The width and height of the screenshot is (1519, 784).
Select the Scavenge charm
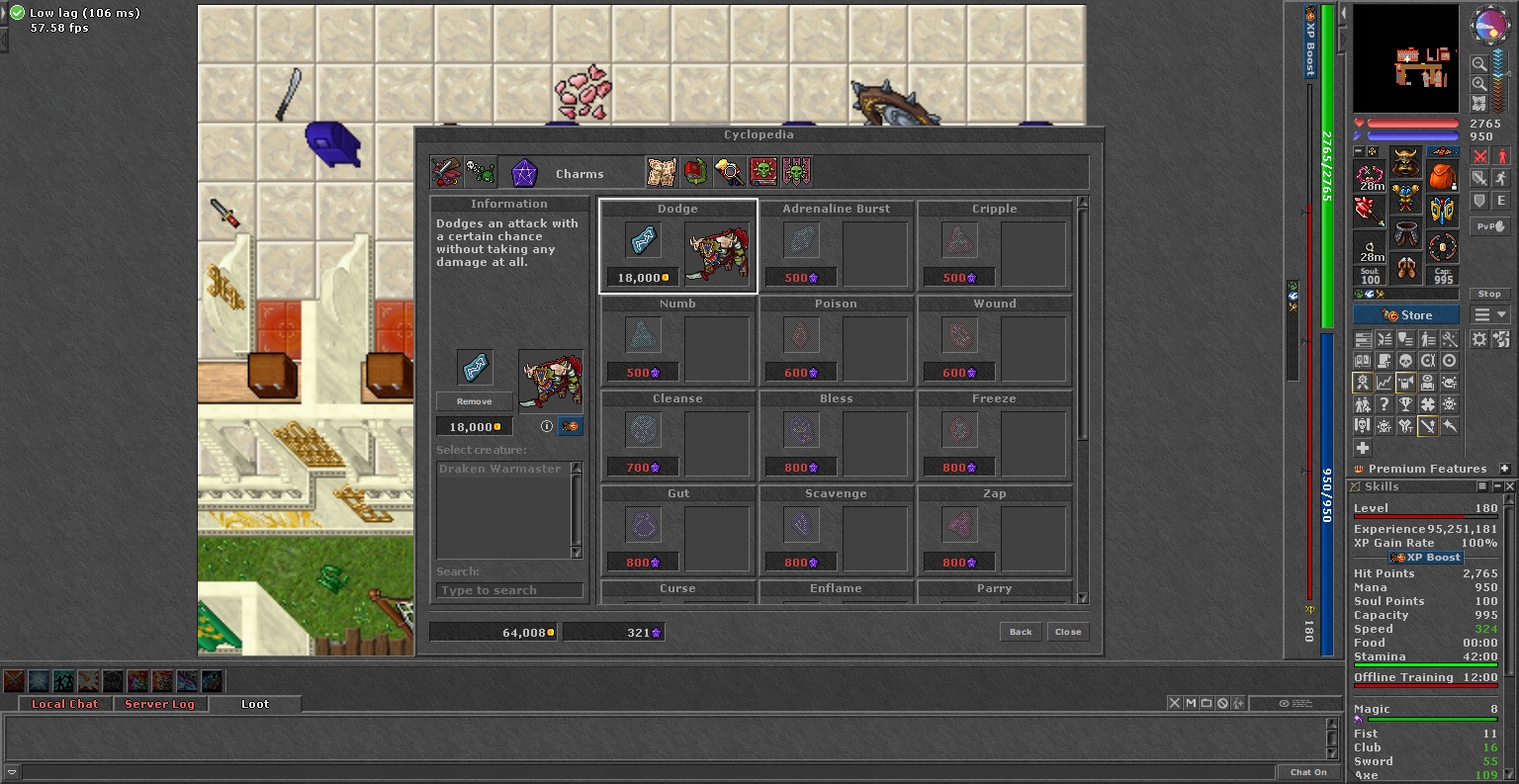(837, 531)
